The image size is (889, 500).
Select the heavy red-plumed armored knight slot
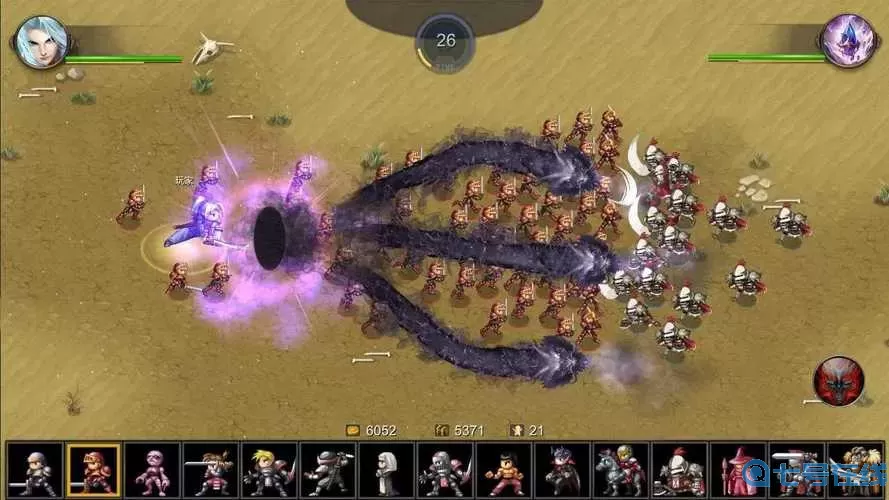[679, 470]
